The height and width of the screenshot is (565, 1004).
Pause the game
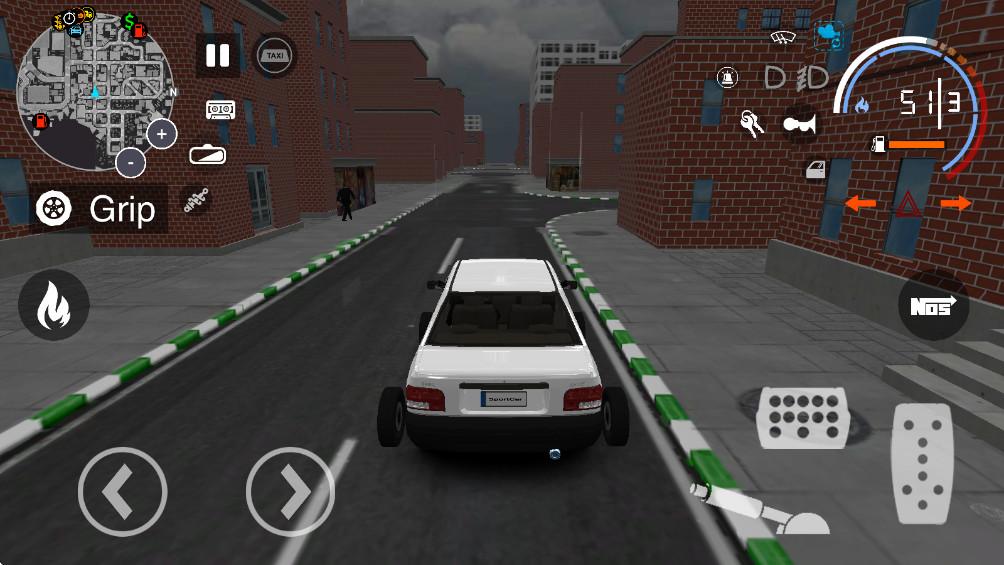[x=217, y=56]
